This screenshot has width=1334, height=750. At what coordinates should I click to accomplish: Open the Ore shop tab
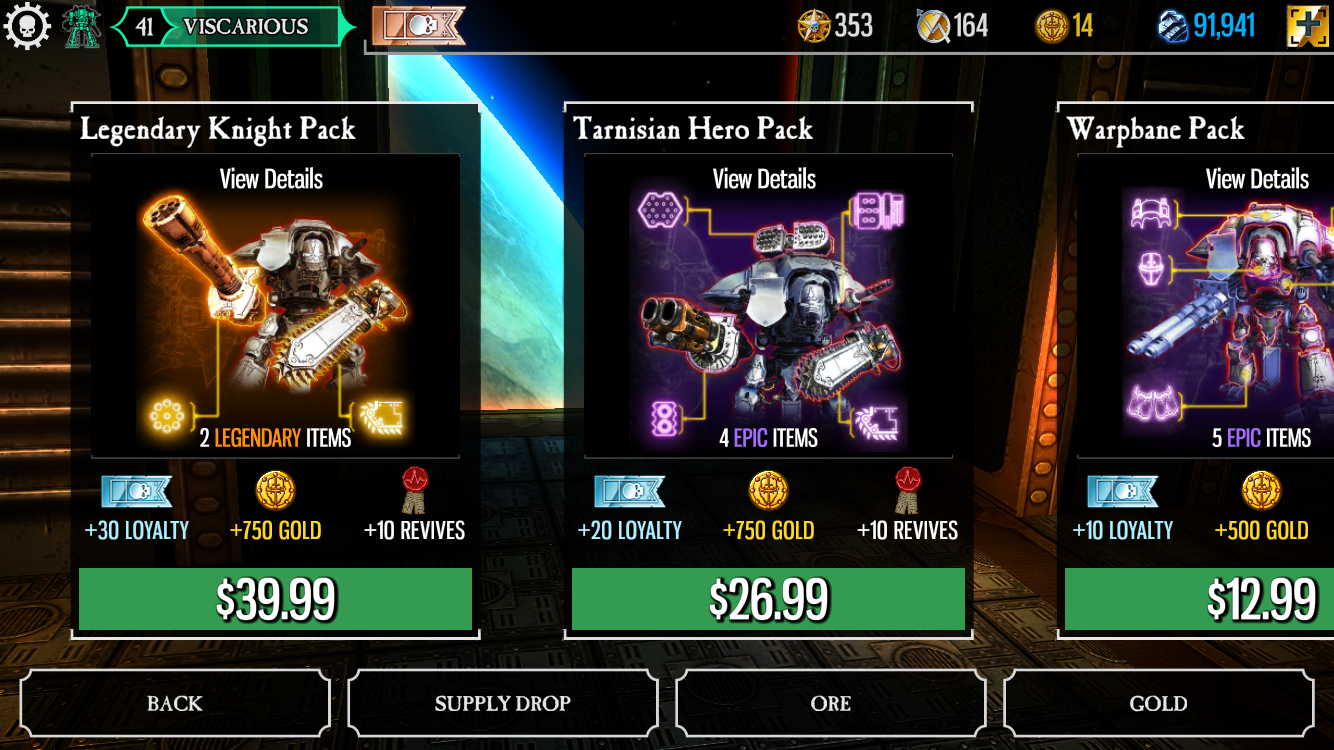pos(830,704)
